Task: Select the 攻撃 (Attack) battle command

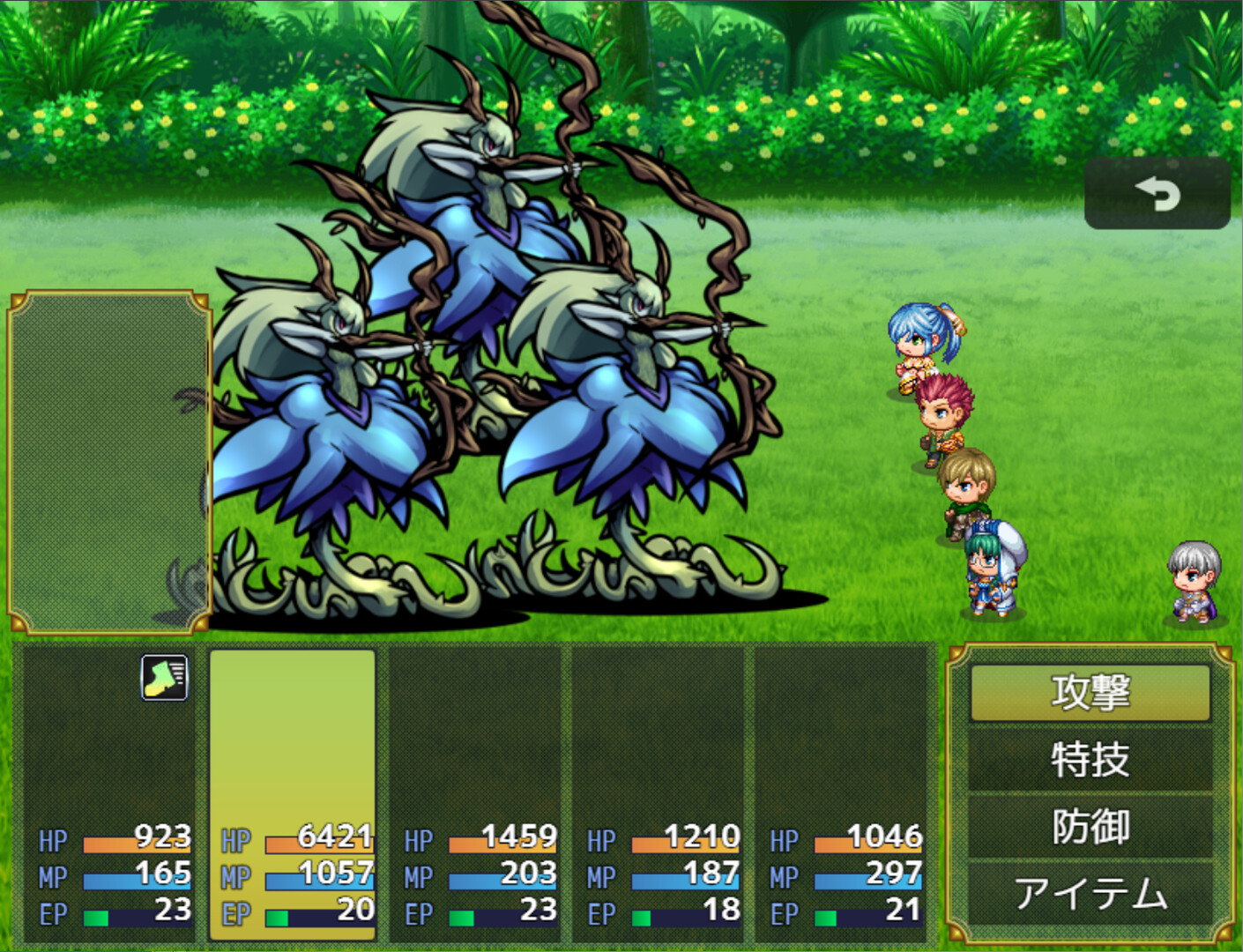Action: pos(1090,689)
